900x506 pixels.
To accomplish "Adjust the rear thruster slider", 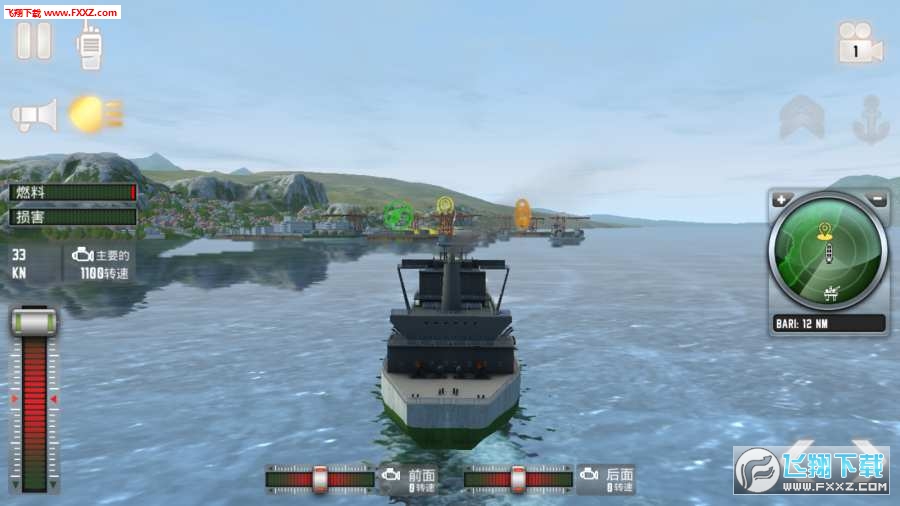I will point(518,479).
